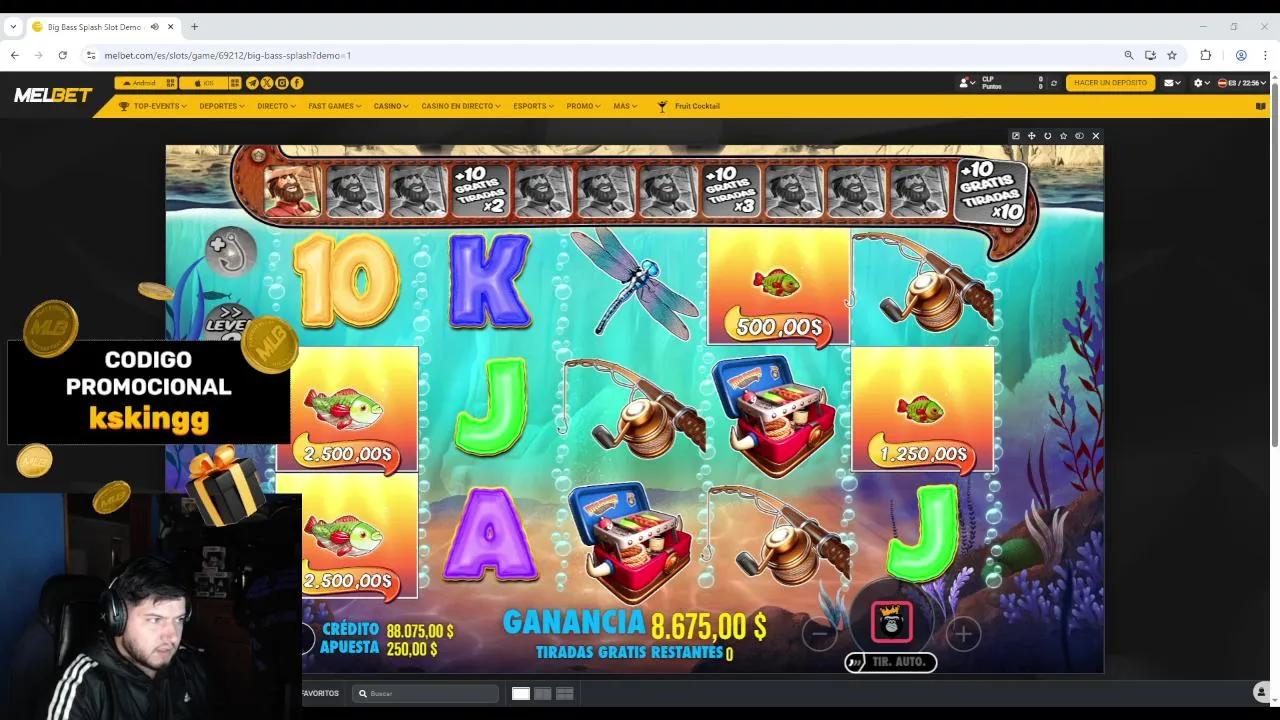Open the Fruit Cocktail game link
Screen dimensions: 1280x720
[695, 106]
